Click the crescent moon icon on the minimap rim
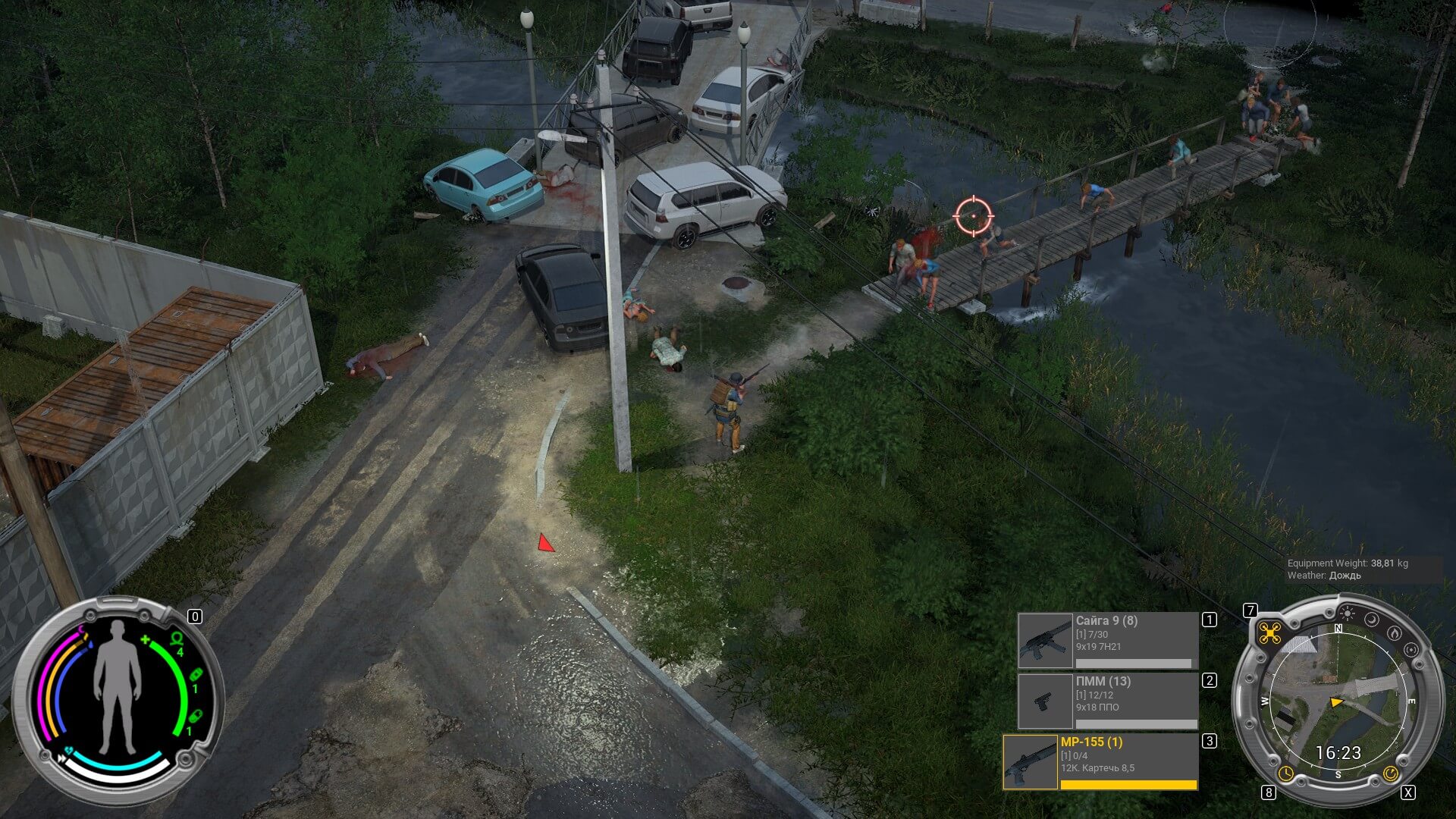The width and height of the screenshot is (1456, 819). (1373, 620)
